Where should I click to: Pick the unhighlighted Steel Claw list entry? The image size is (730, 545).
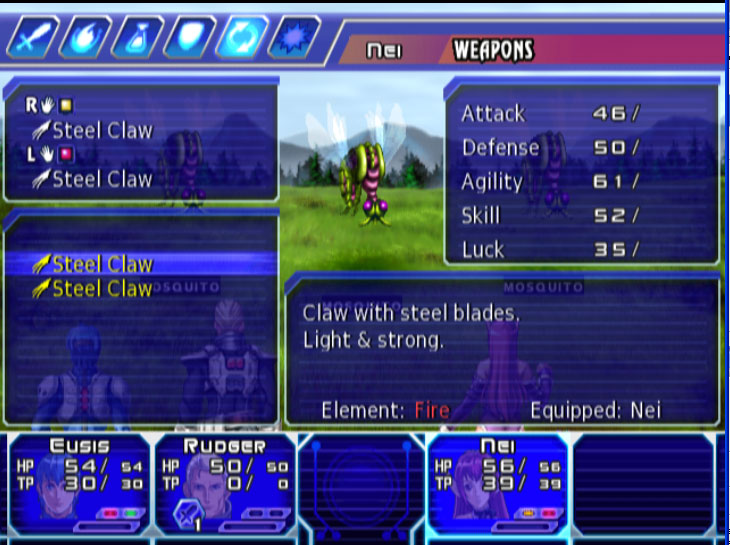pyautogui.click(x=101, y=289)
